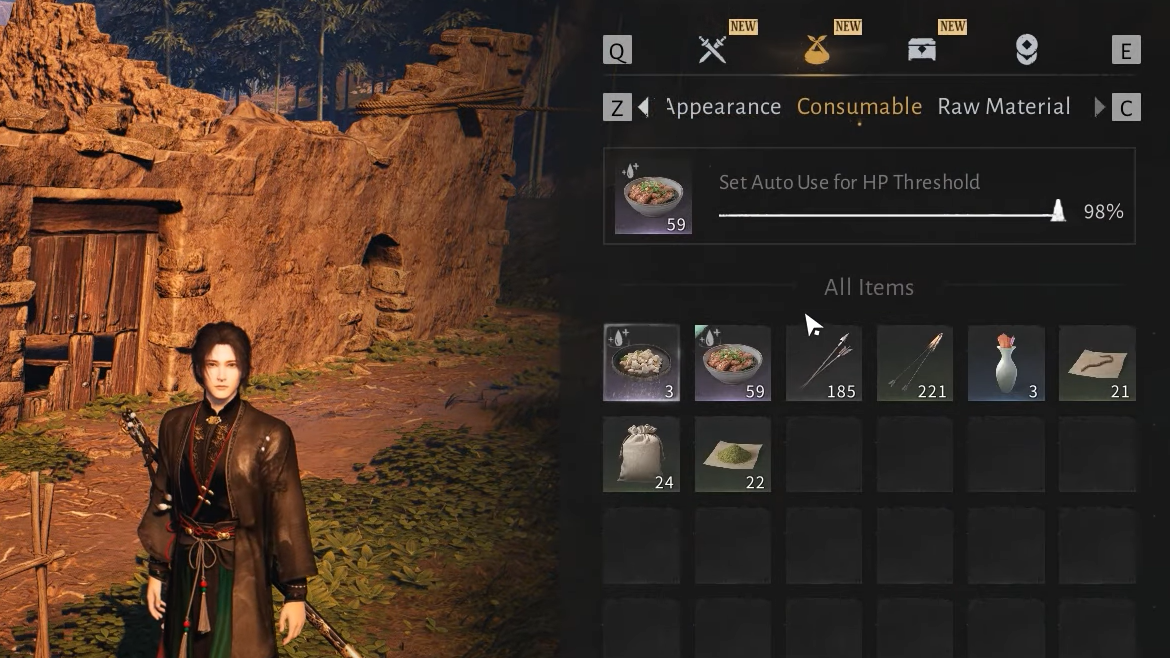Select the green powder item
Viewport: 1170px width, 658px height.
733,455
